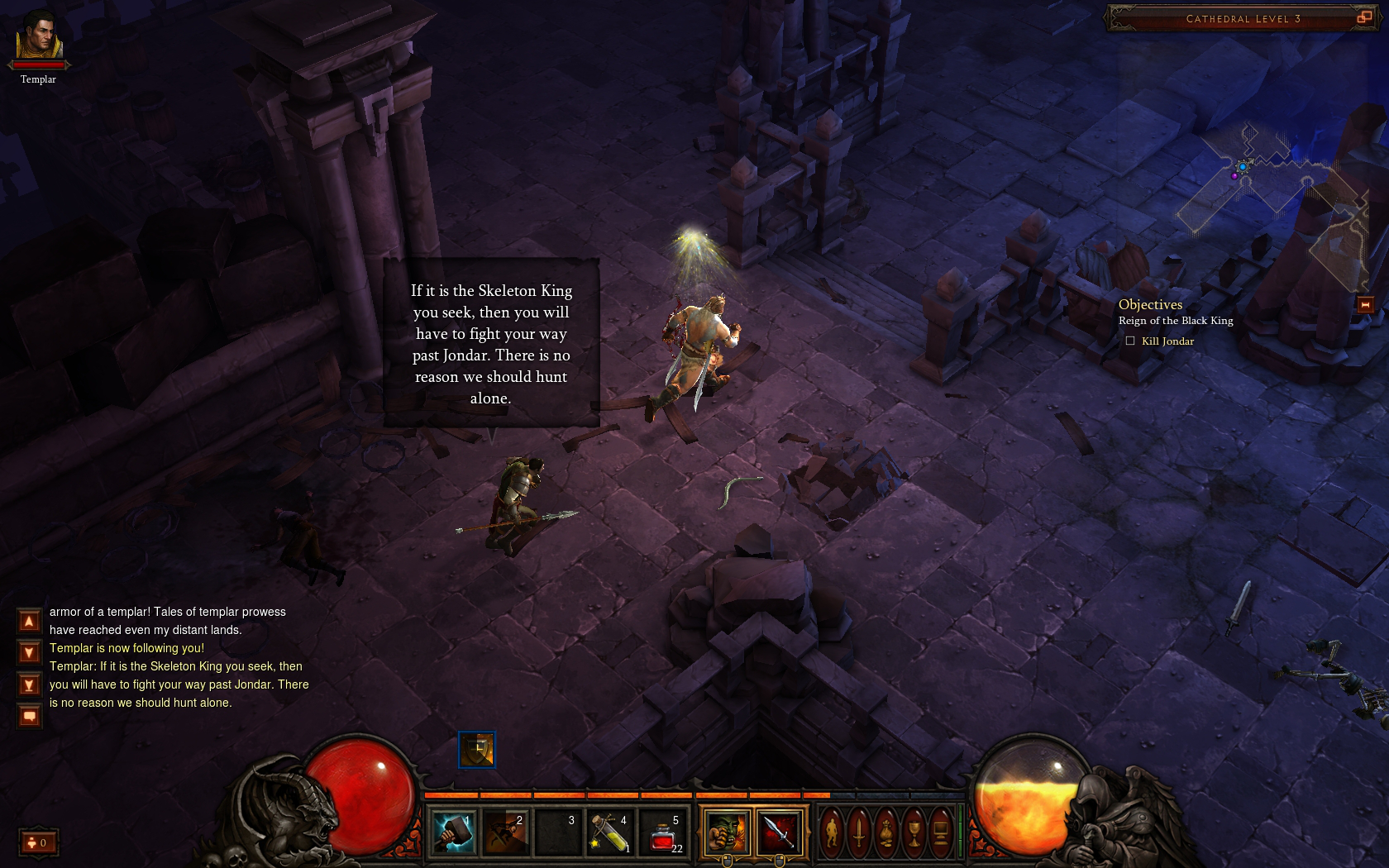Toggle the minimap overlay from Cathedral Level banner

1363,17
